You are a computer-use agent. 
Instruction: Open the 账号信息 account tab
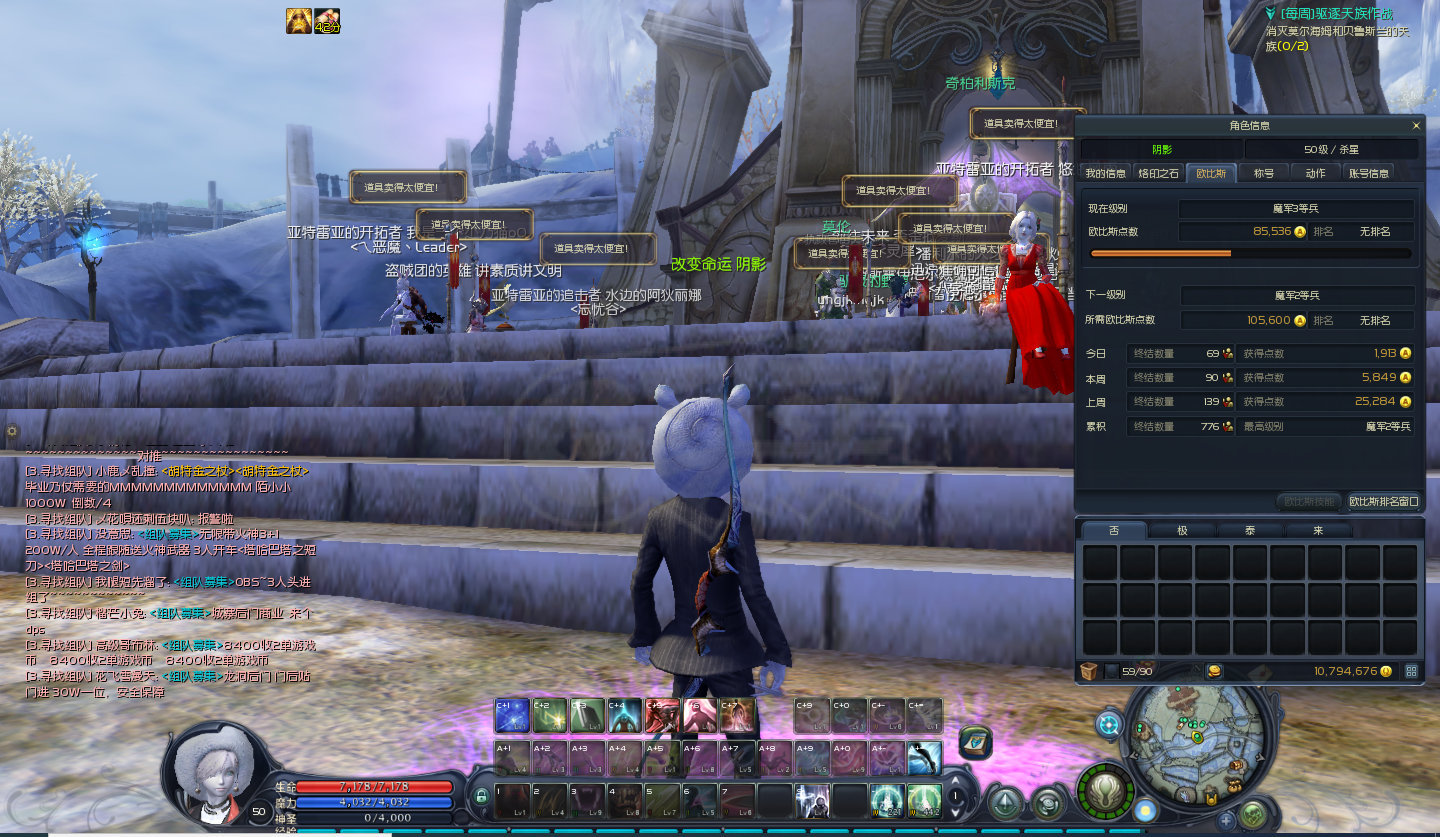tap(1369, 173)
